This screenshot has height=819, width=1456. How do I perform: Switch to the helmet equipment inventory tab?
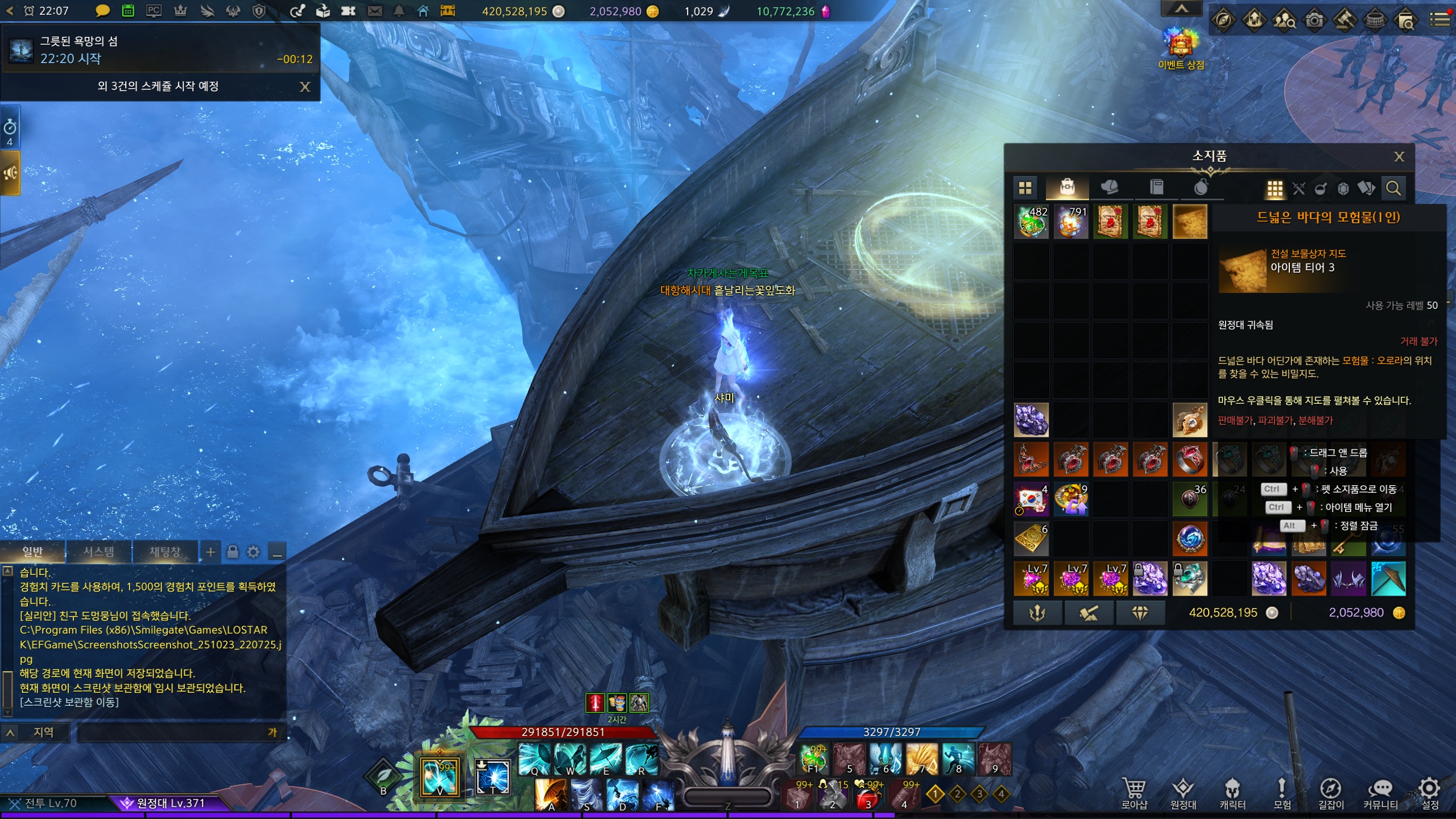(x=1108, y=187)
